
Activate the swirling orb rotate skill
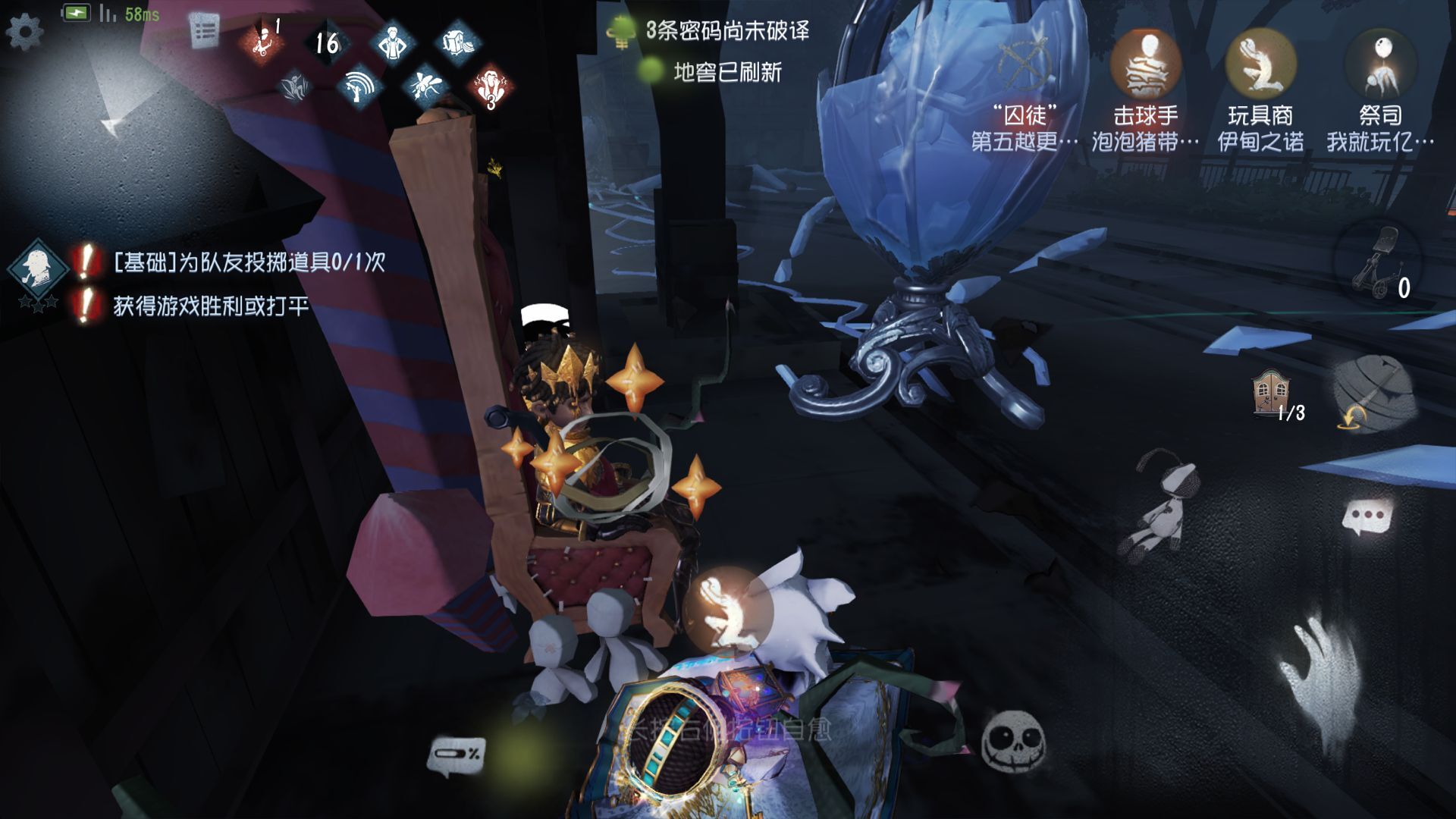1373,393
